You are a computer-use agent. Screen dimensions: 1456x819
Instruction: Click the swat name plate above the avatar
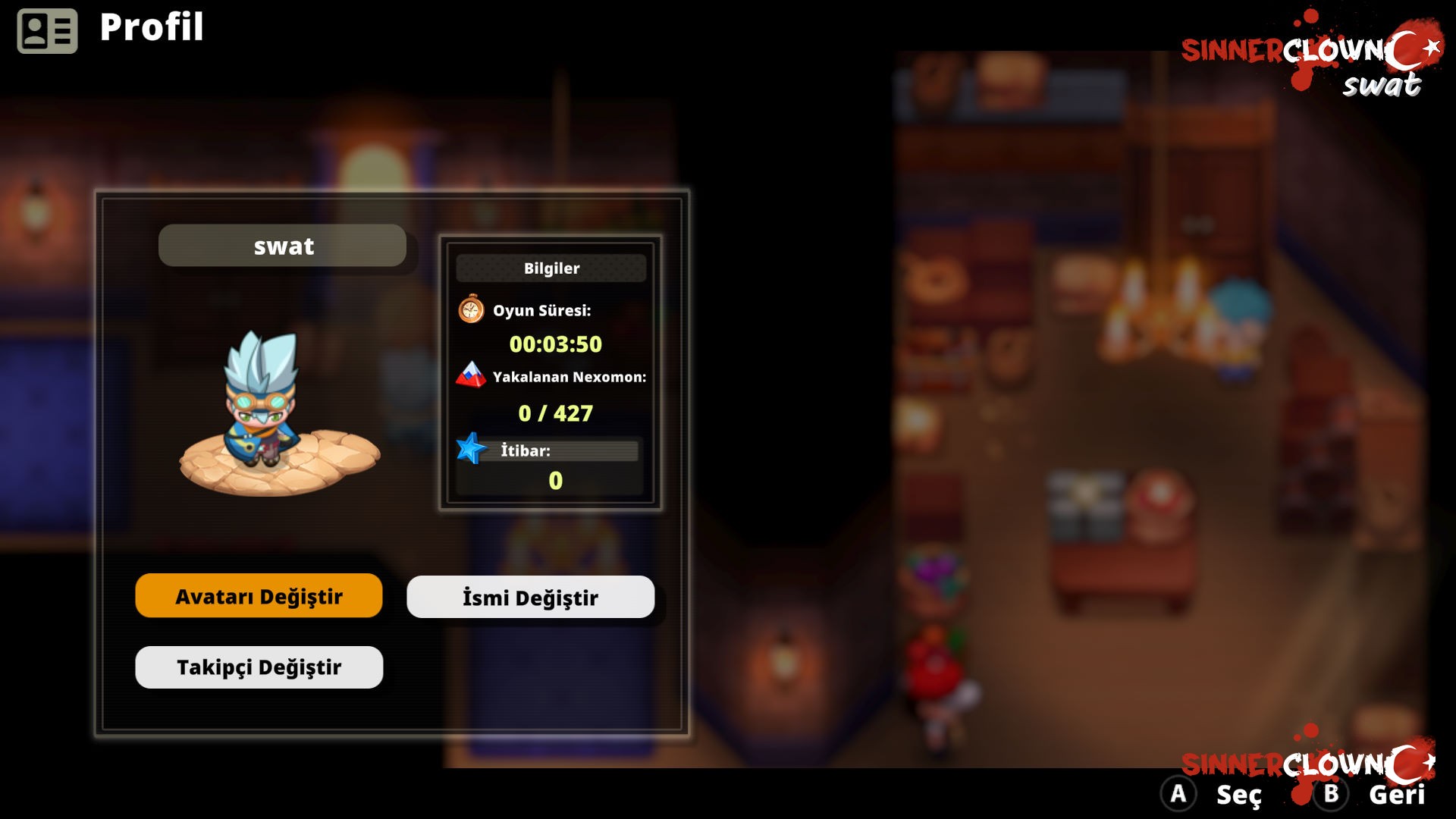click(x=283, y=245)
